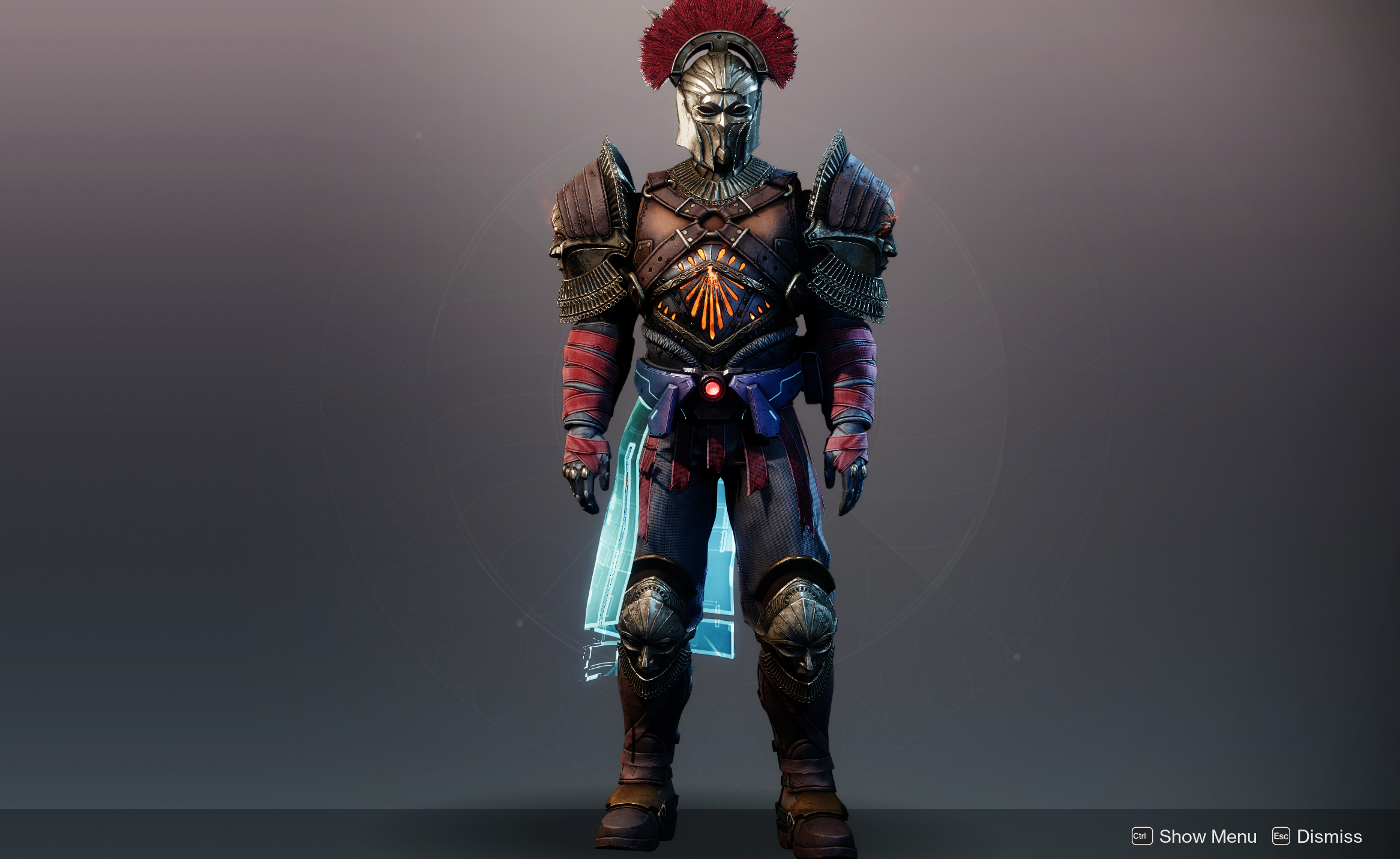Click the Ctrl key icon beside Show Menu
1400x859 pixels.
pos(1141,836)
